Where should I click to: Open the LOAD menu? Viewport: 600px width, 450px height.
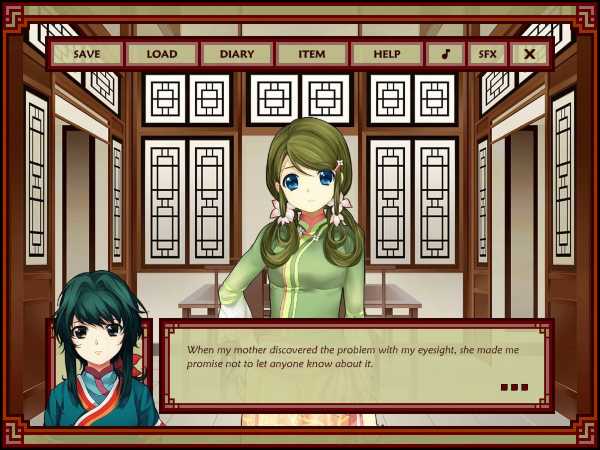point(162,54)
